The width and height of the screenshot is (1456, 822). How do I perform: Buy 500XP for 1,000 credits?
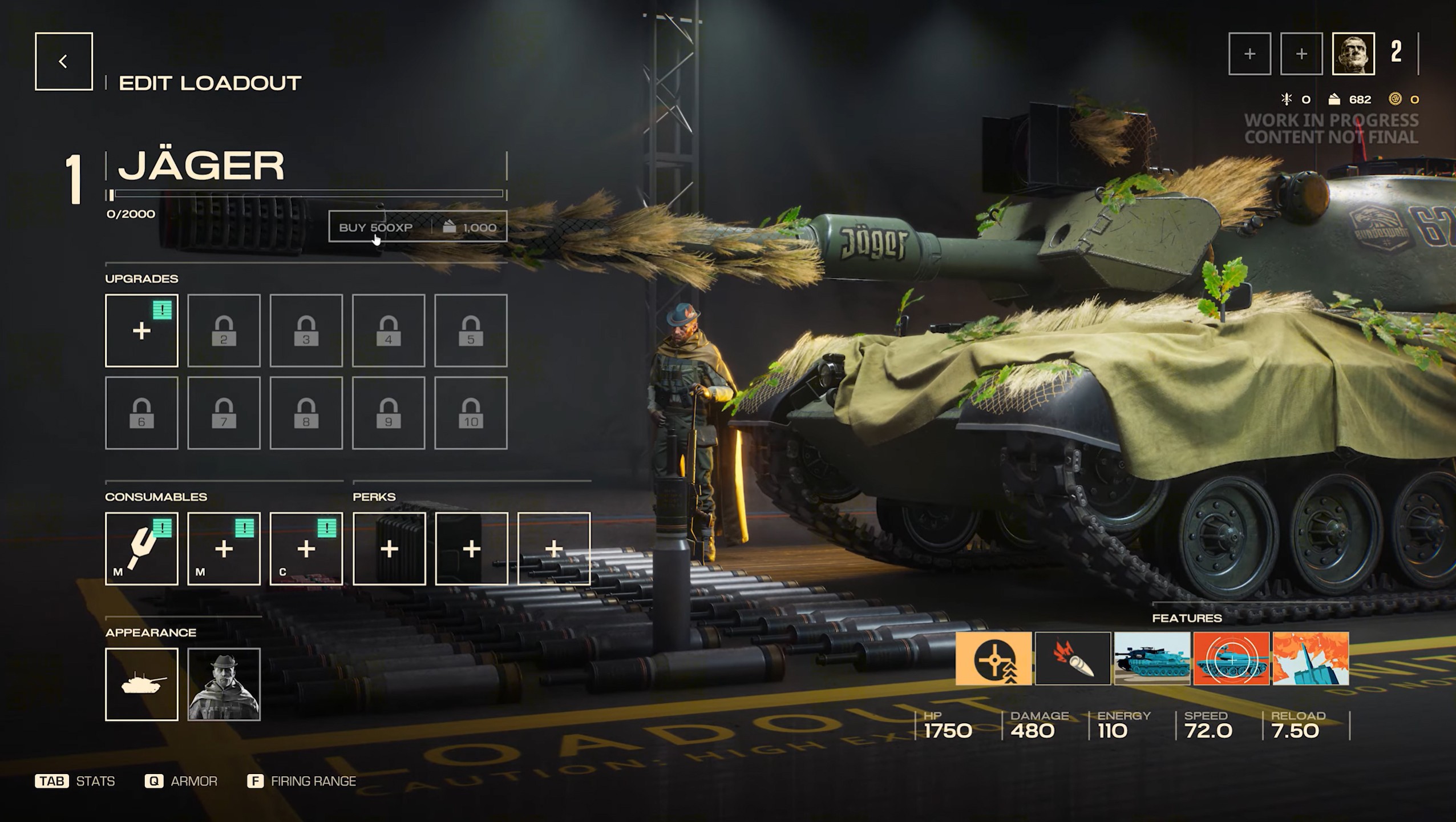click(x=417, y=227)
